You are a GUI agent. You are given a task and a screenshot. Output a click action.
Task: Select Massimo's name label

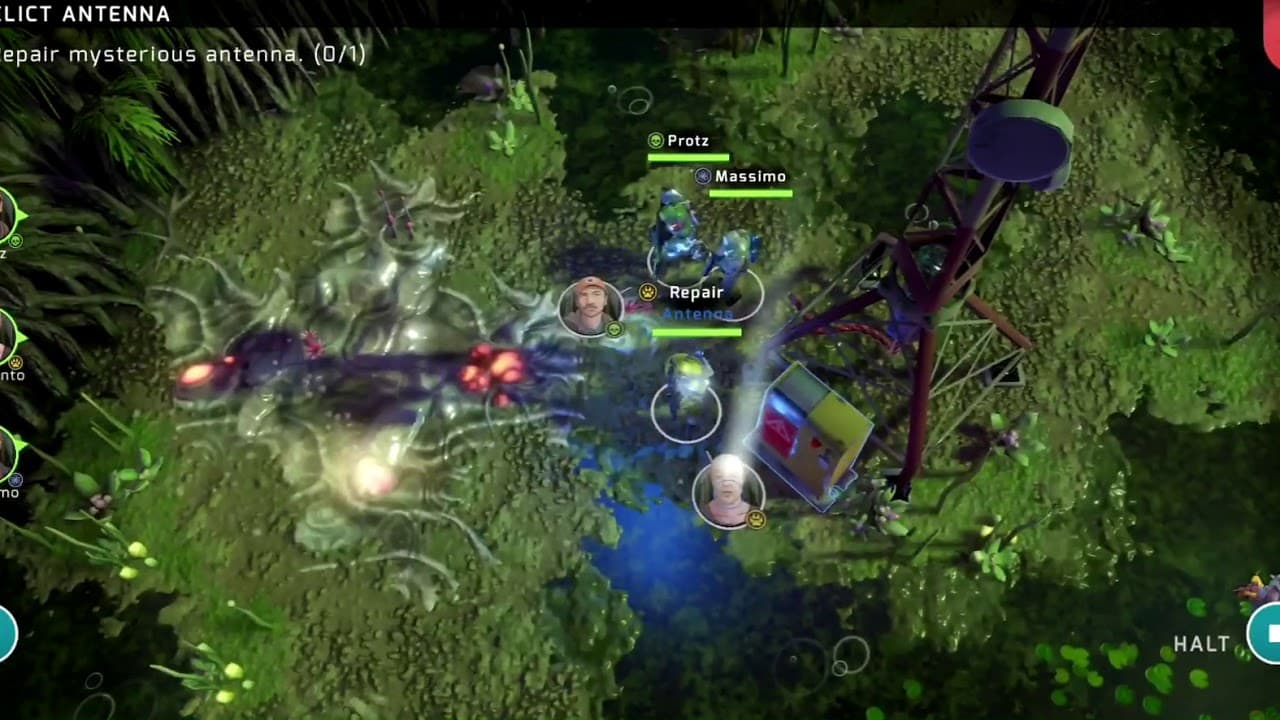tap(750, 175)
